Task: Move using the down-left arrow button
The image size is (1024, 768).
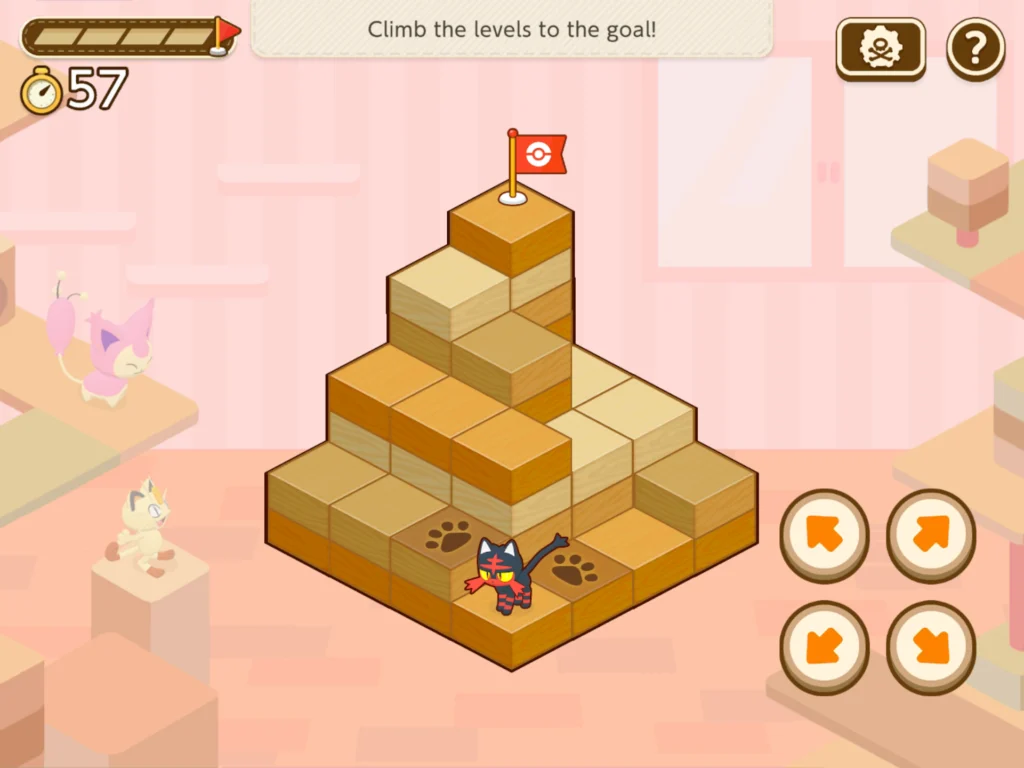Action: (x=824, y=647)
